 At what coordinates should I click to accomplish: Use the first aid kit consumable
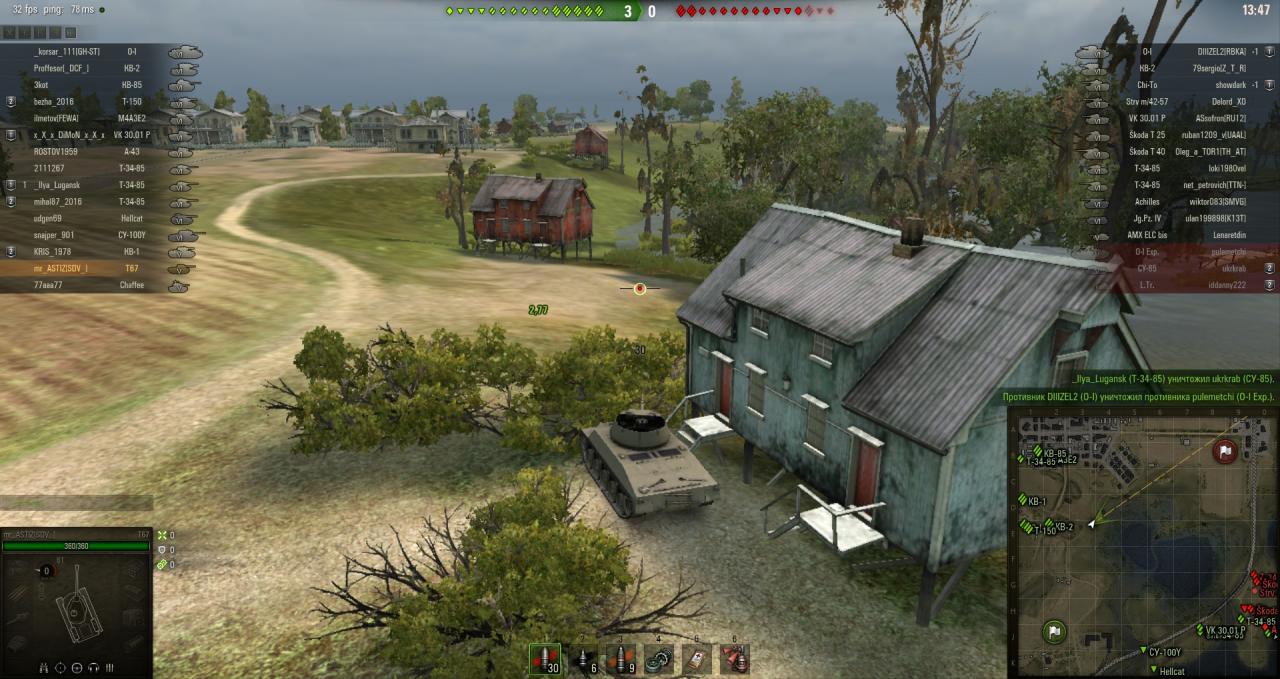[x=698, y=659]
